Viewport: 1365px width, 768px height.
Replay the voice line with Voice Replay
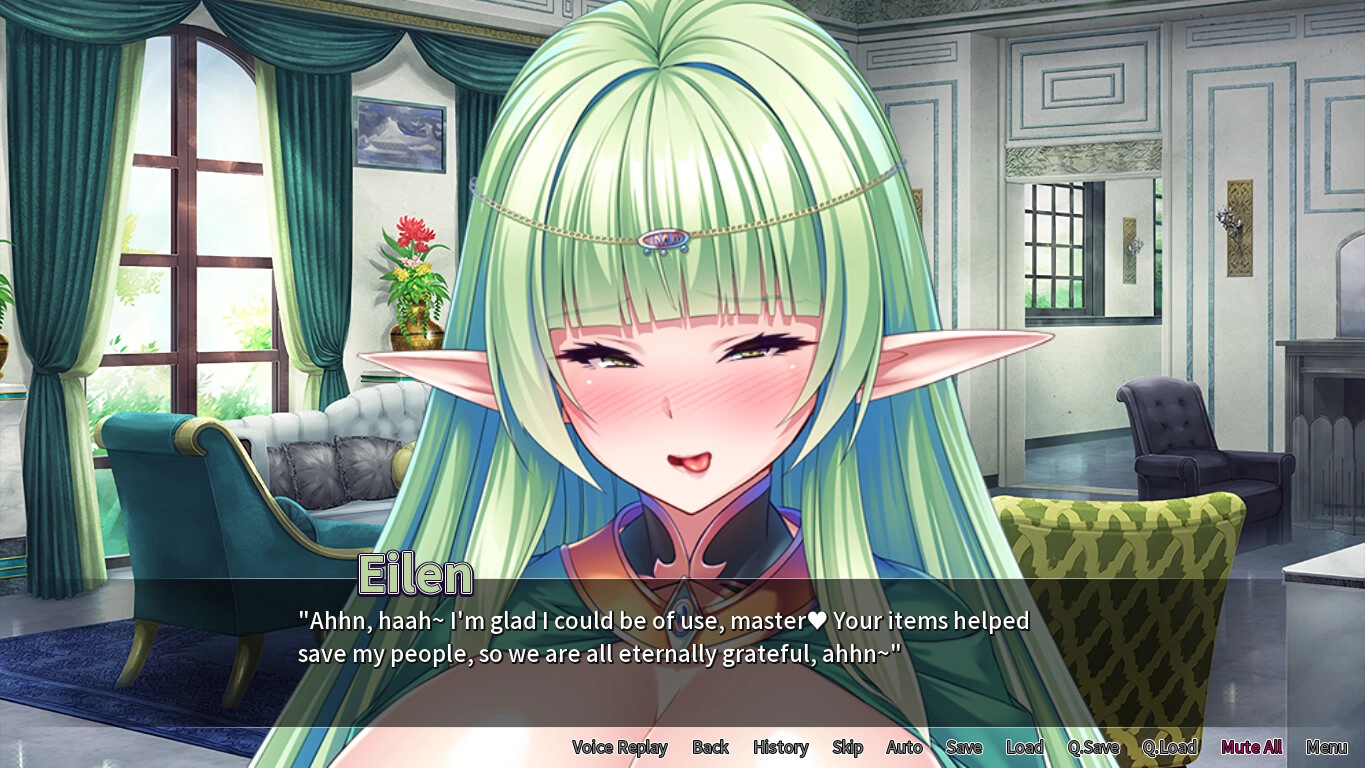coord(619,747)
